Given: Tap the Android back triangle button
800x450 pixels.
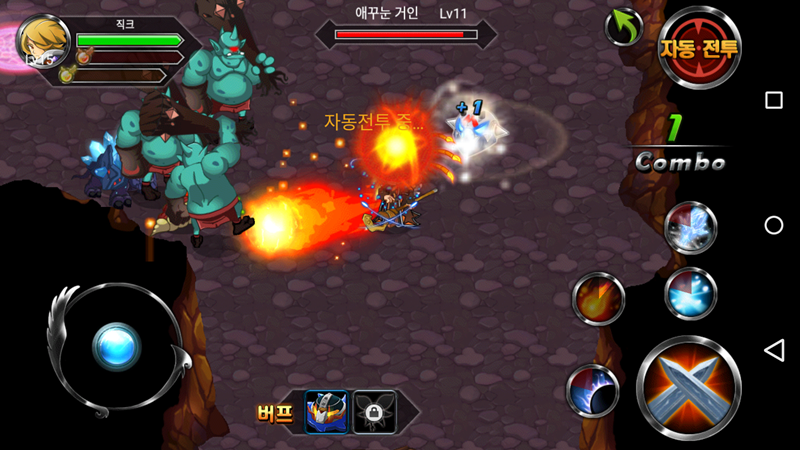Looking at the screenshot, I should (x=773, y=350).
